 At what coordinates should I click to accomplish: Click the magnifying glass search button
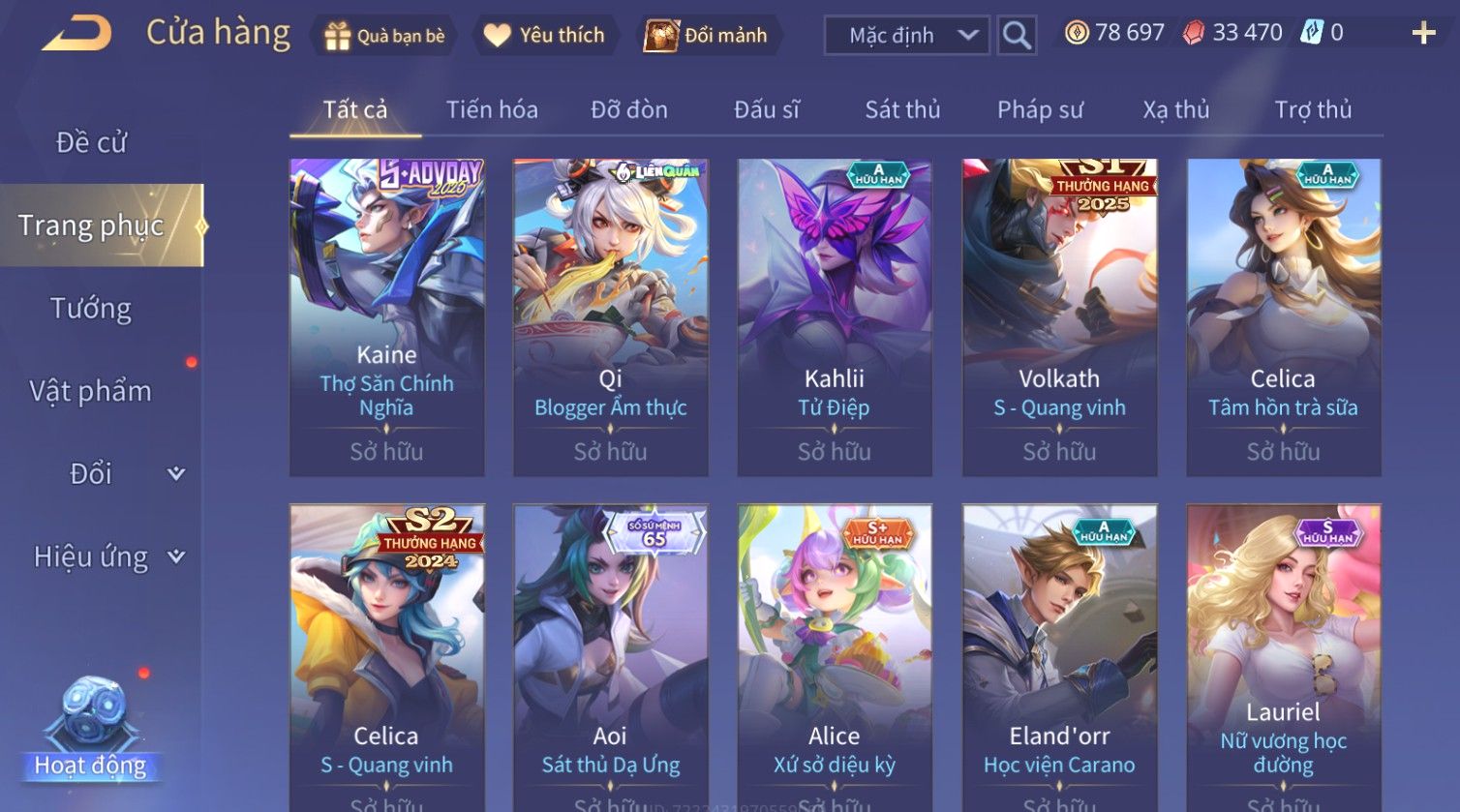pos(1016,36)
